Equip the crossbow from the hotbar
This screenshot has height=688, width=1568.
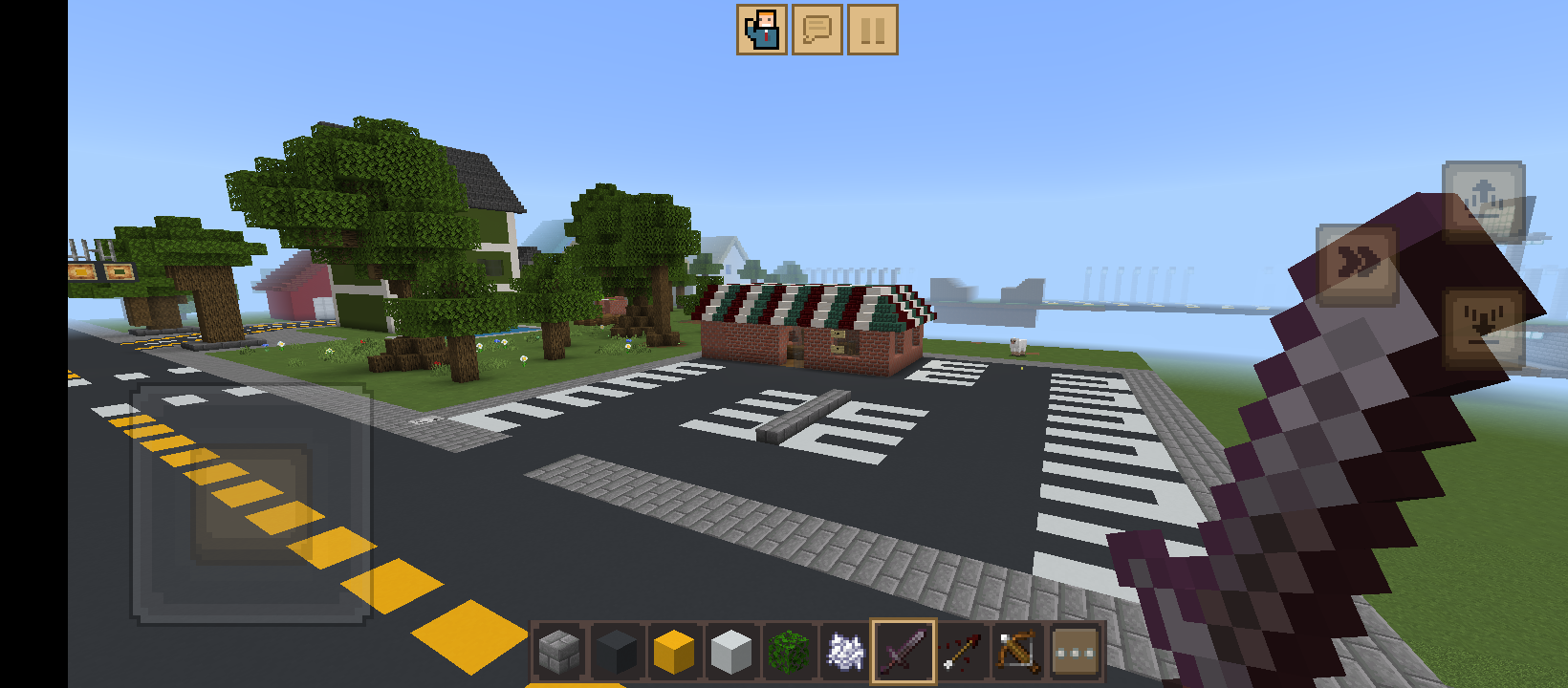pos(1016,651)
